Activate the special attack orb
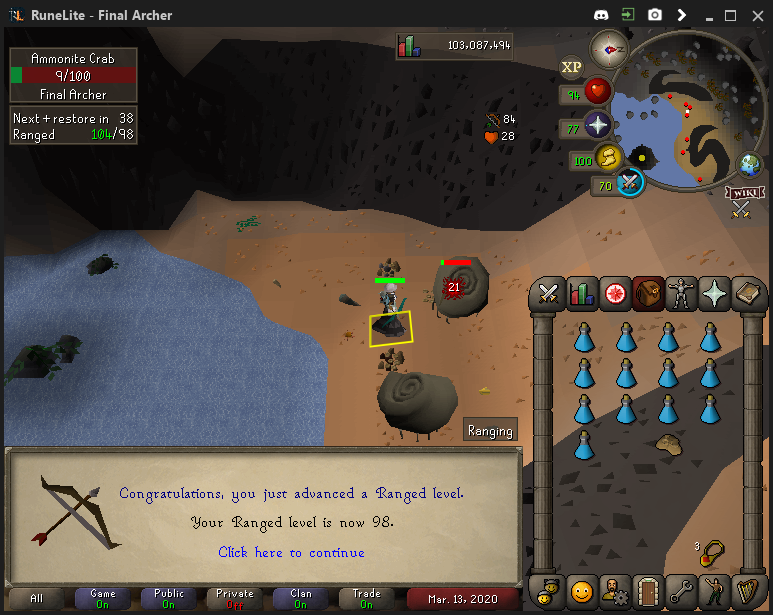The image size is (773, 615). point(629,183)
